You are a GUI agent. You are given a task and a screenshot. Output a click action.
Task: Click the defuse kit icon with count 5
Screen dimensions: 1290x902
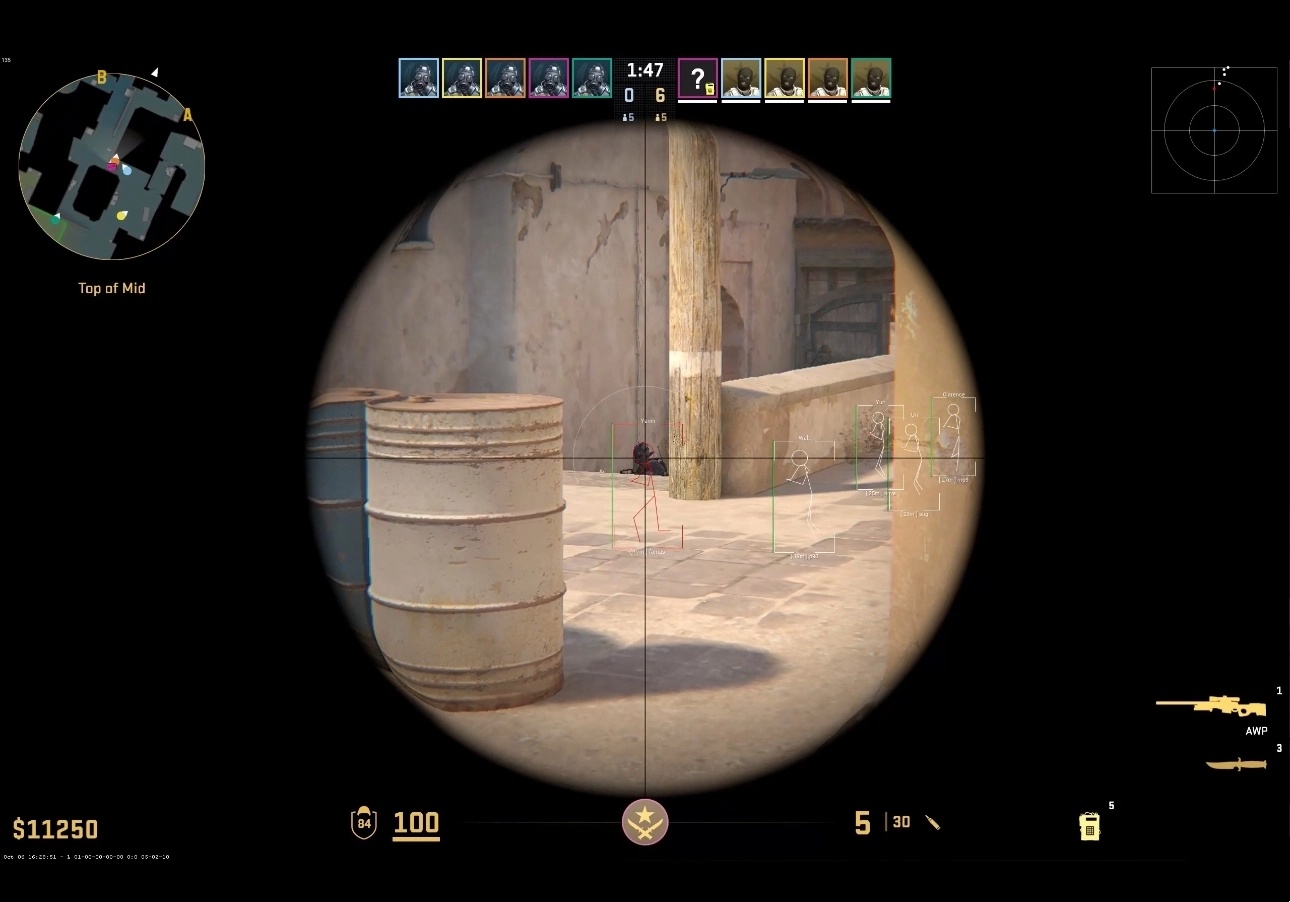click(x=1090, y=826)
